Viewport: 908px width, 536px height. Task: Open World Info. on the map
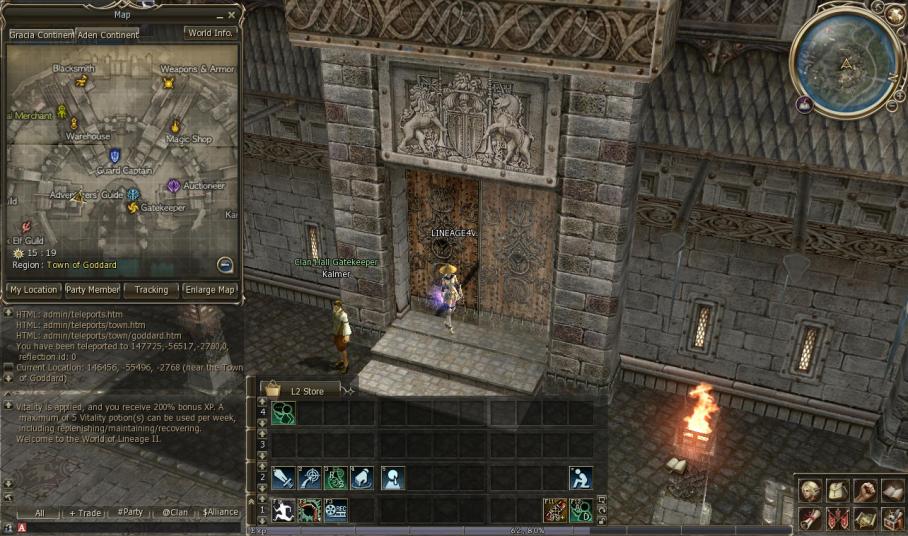[x=211, y=33]
